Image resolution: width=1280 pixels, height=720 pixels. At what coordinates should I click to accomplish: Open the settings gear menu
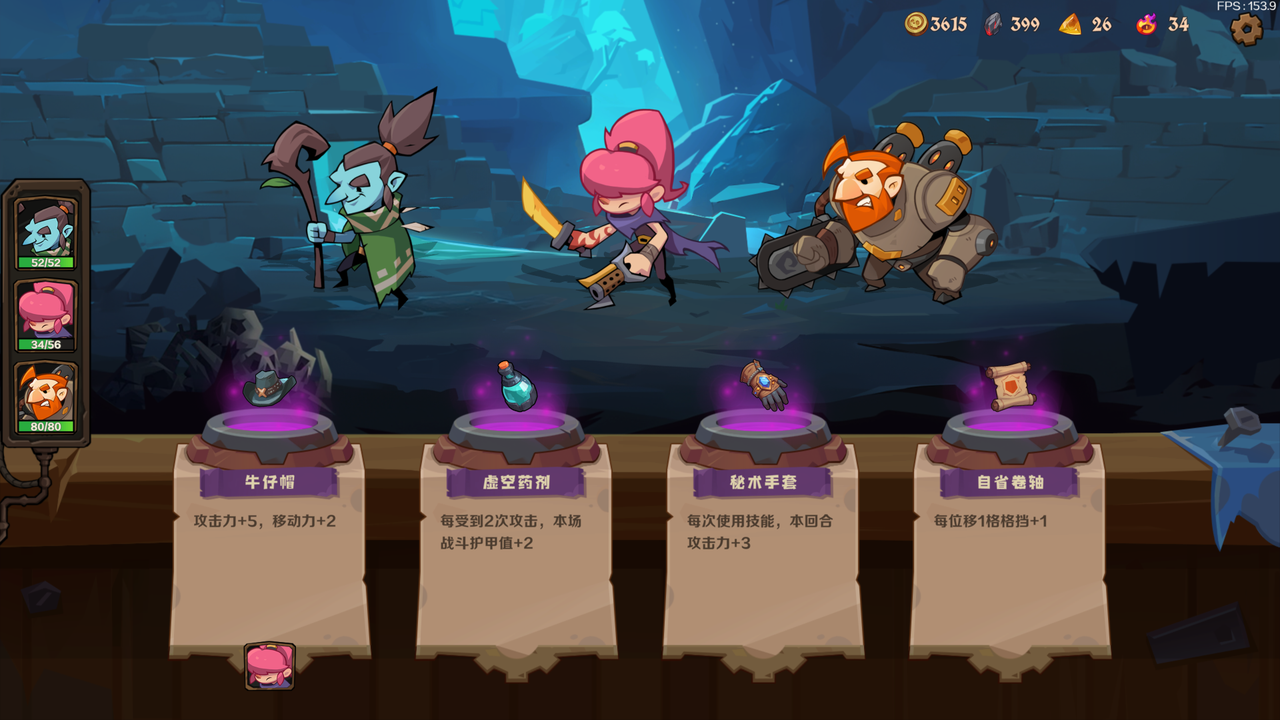click(x=1245, y=29)
